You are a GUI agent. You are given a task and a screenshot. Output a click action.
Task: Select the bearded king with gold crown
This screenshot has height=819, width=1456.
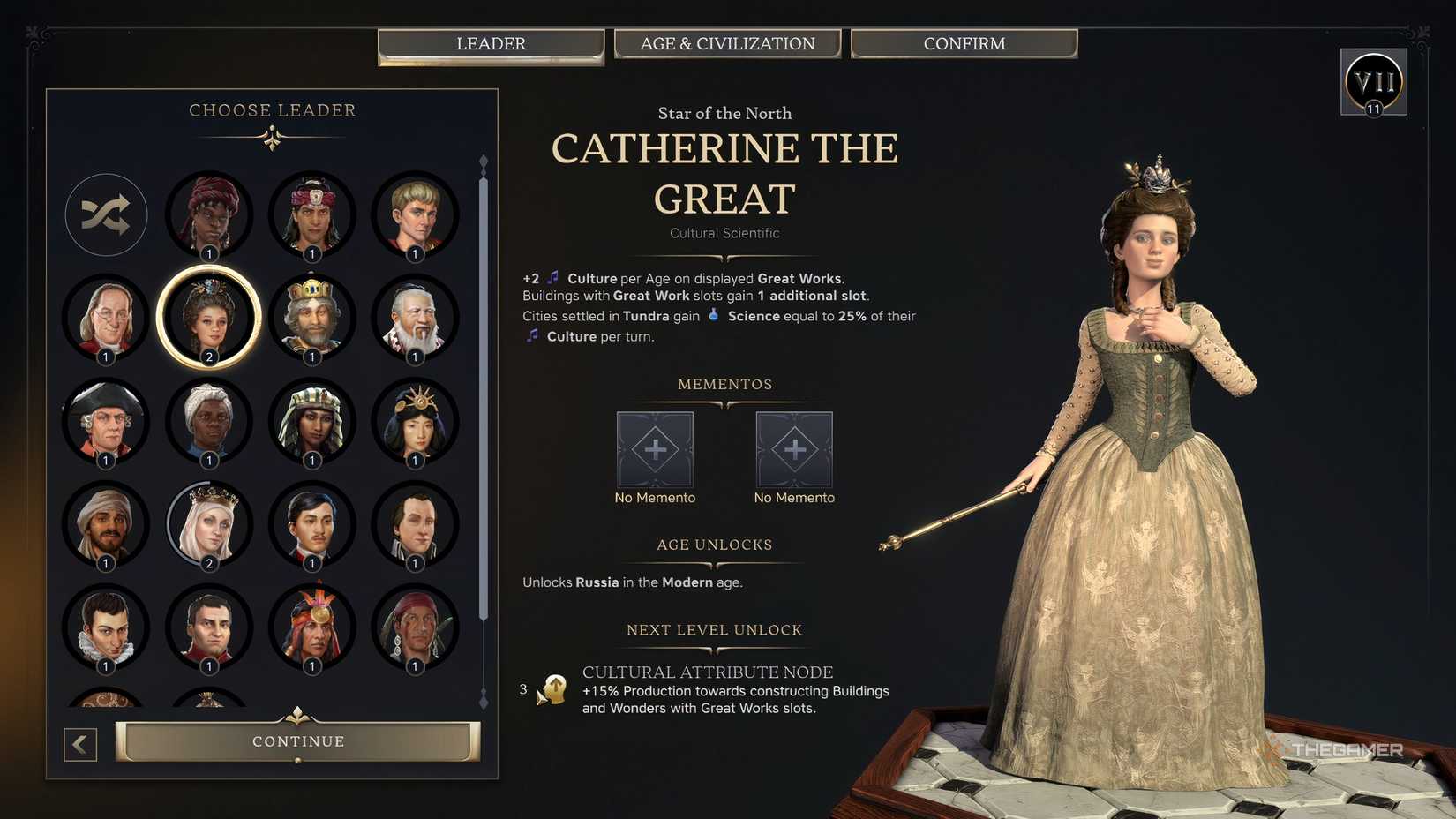coord(312,316)
